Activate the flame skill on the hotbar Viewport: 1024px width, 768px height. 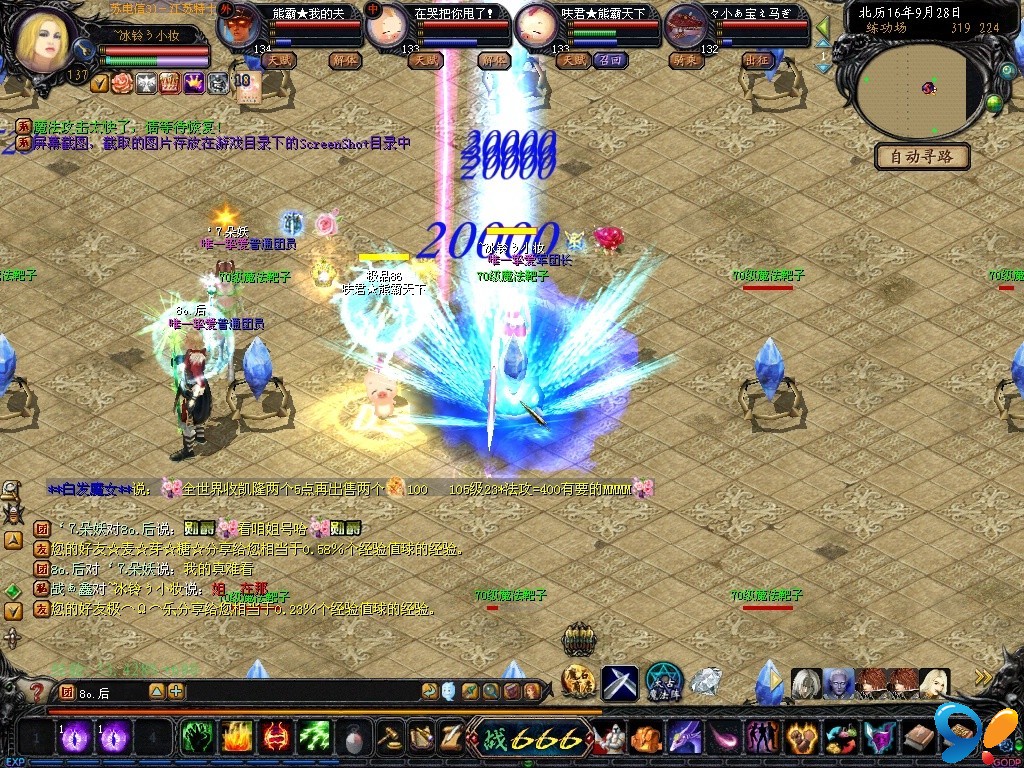pyautogui.click(x=236, y=738)
